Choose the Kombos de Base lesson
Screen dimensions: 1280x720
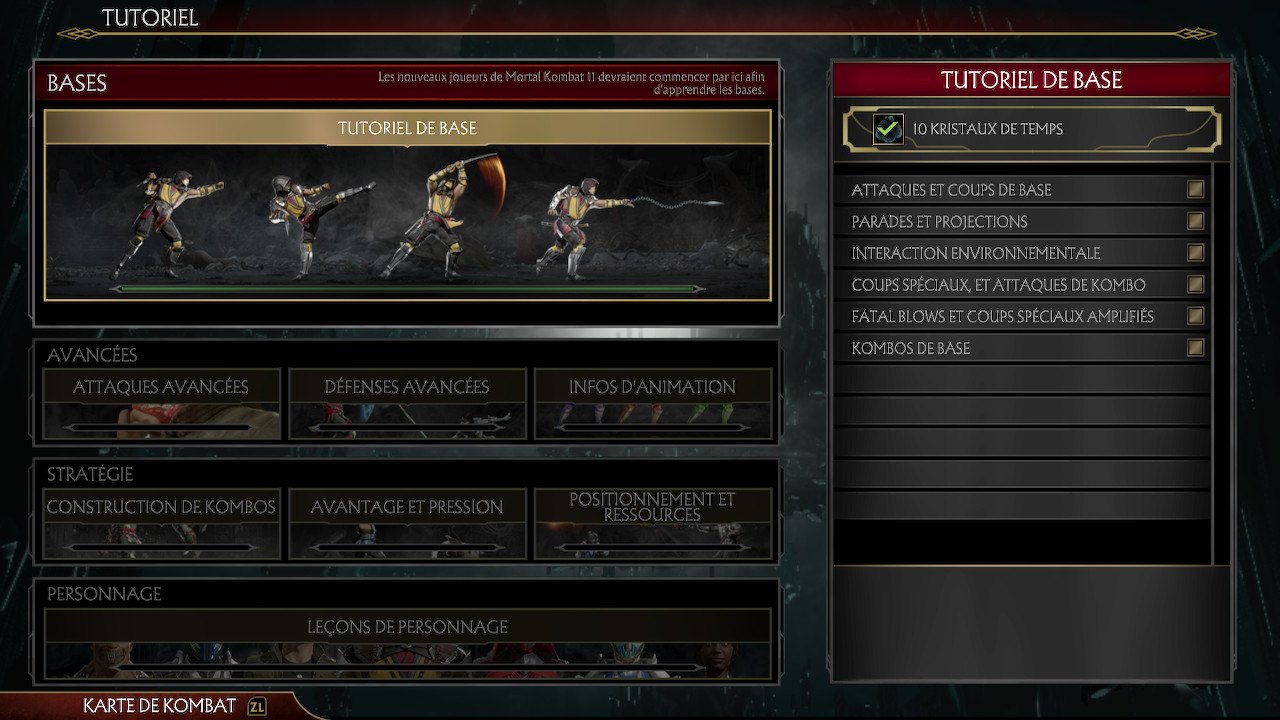(x=1020, y=348)
